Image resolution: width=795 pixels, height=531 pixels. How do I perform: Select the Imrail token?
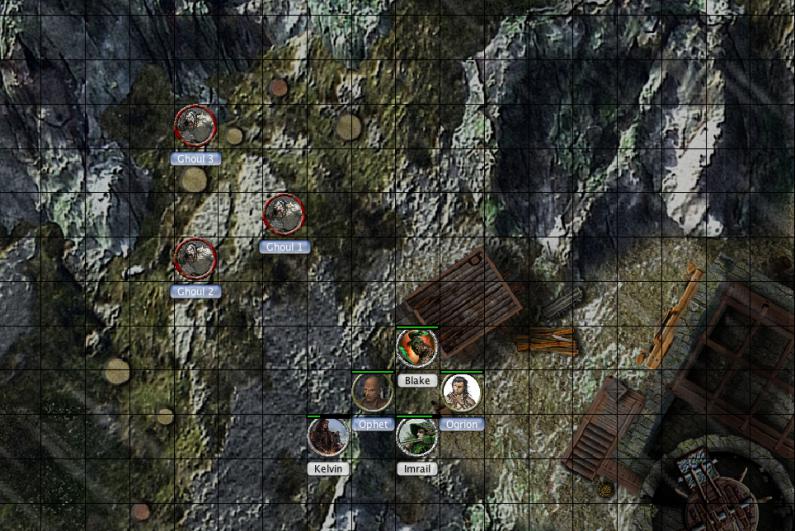tap(416, 436)
